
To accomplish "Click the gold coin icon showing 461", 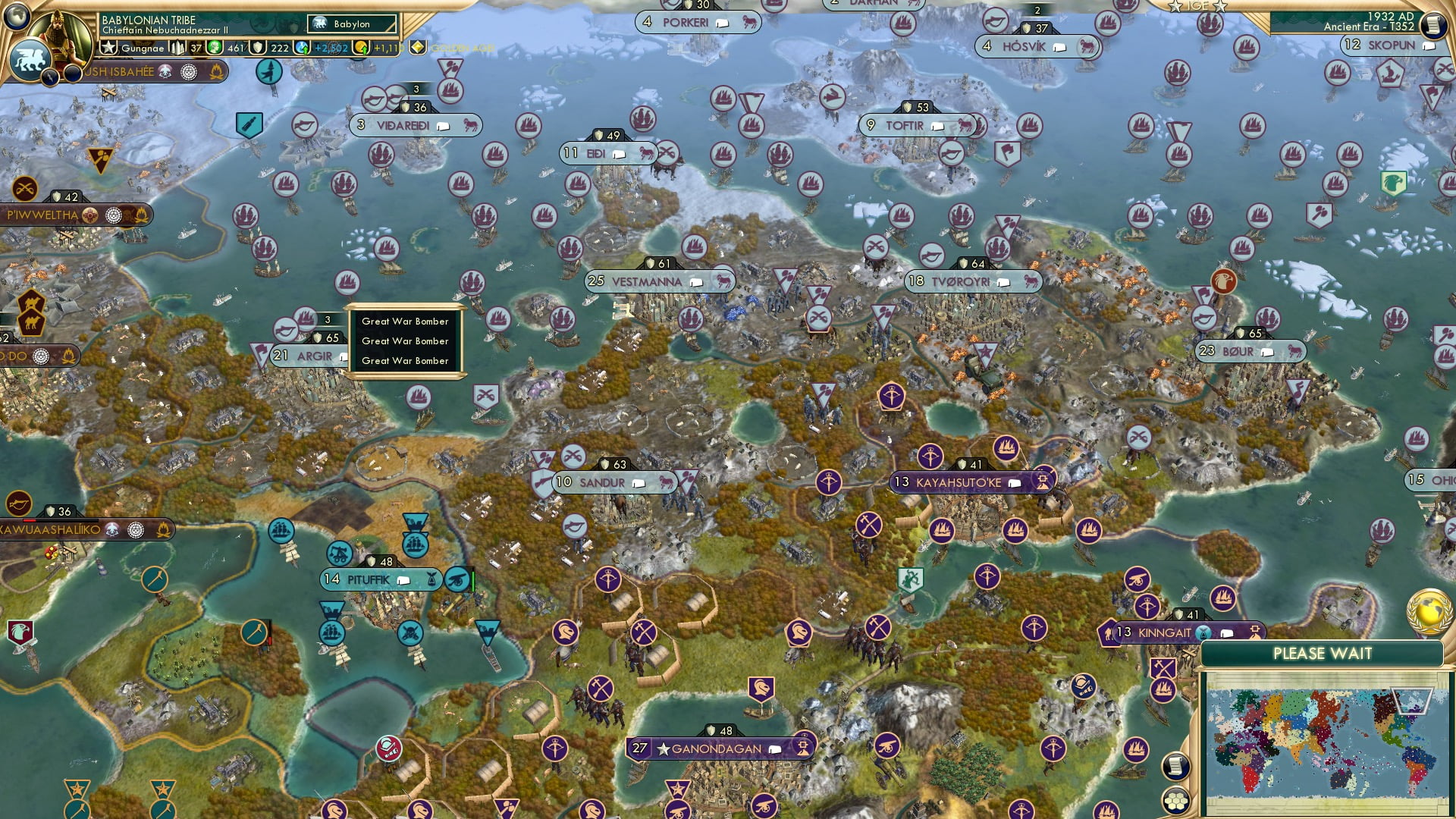I will (x=215, y=47).
